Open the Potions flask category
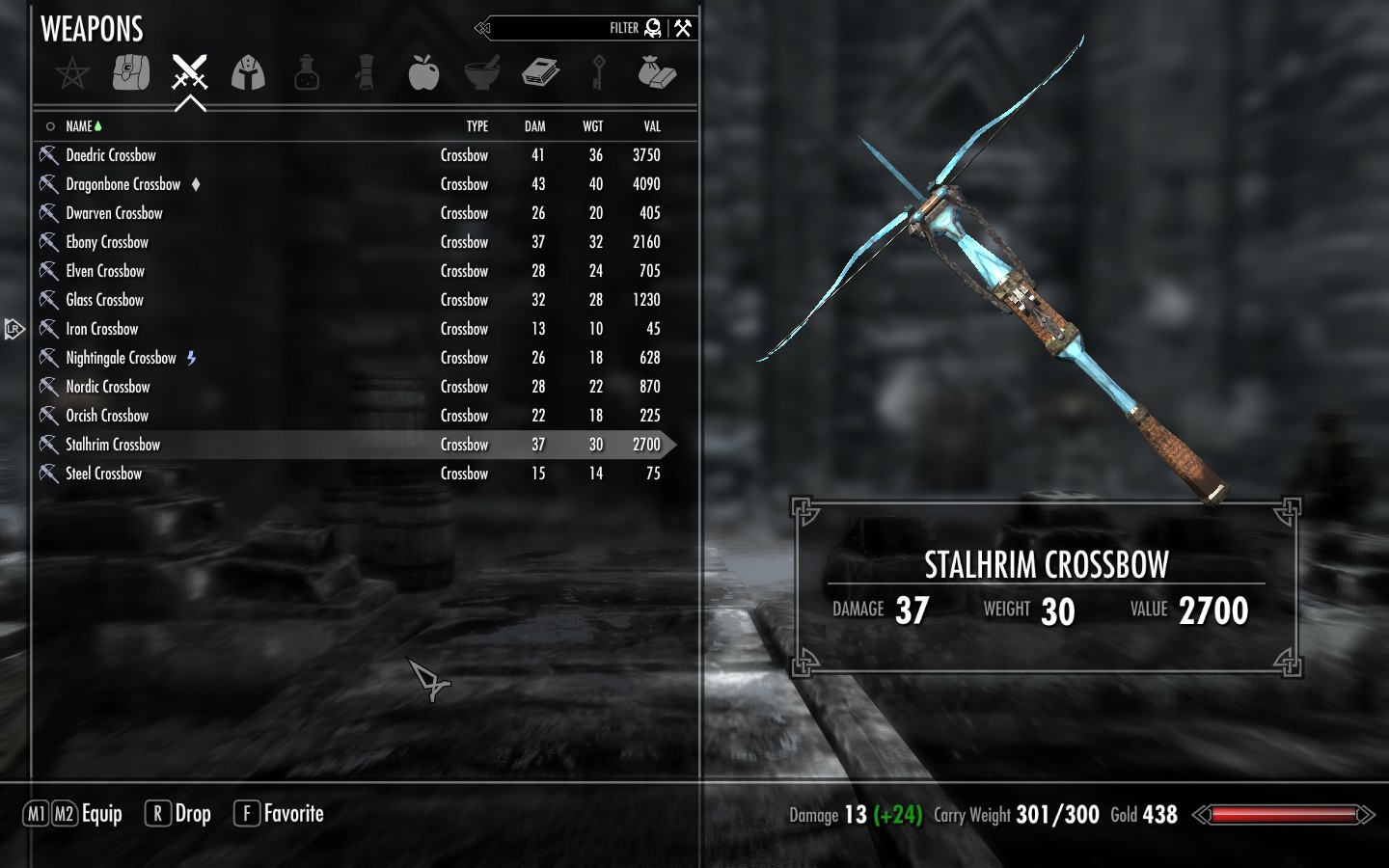This screenshot has height=868, width=1389. (x=307, y=72)
